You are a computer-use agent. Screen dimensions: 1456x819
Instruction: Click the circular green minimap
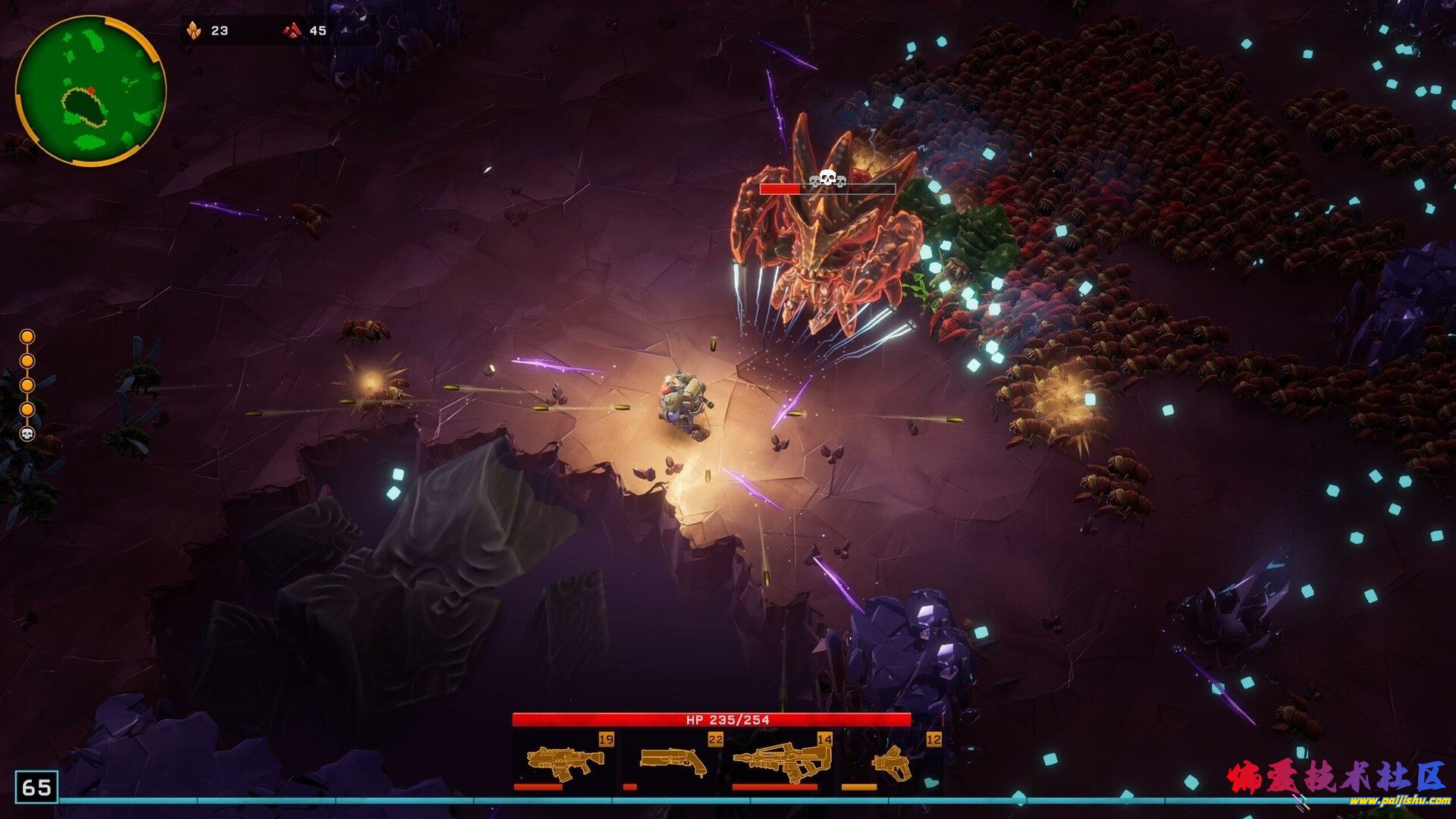click(x=90, y=90)
